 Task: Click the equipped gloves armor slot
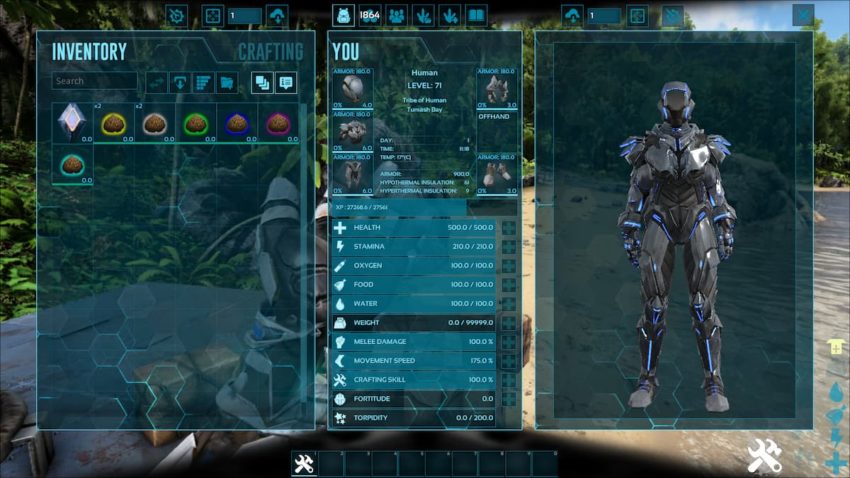496,88
